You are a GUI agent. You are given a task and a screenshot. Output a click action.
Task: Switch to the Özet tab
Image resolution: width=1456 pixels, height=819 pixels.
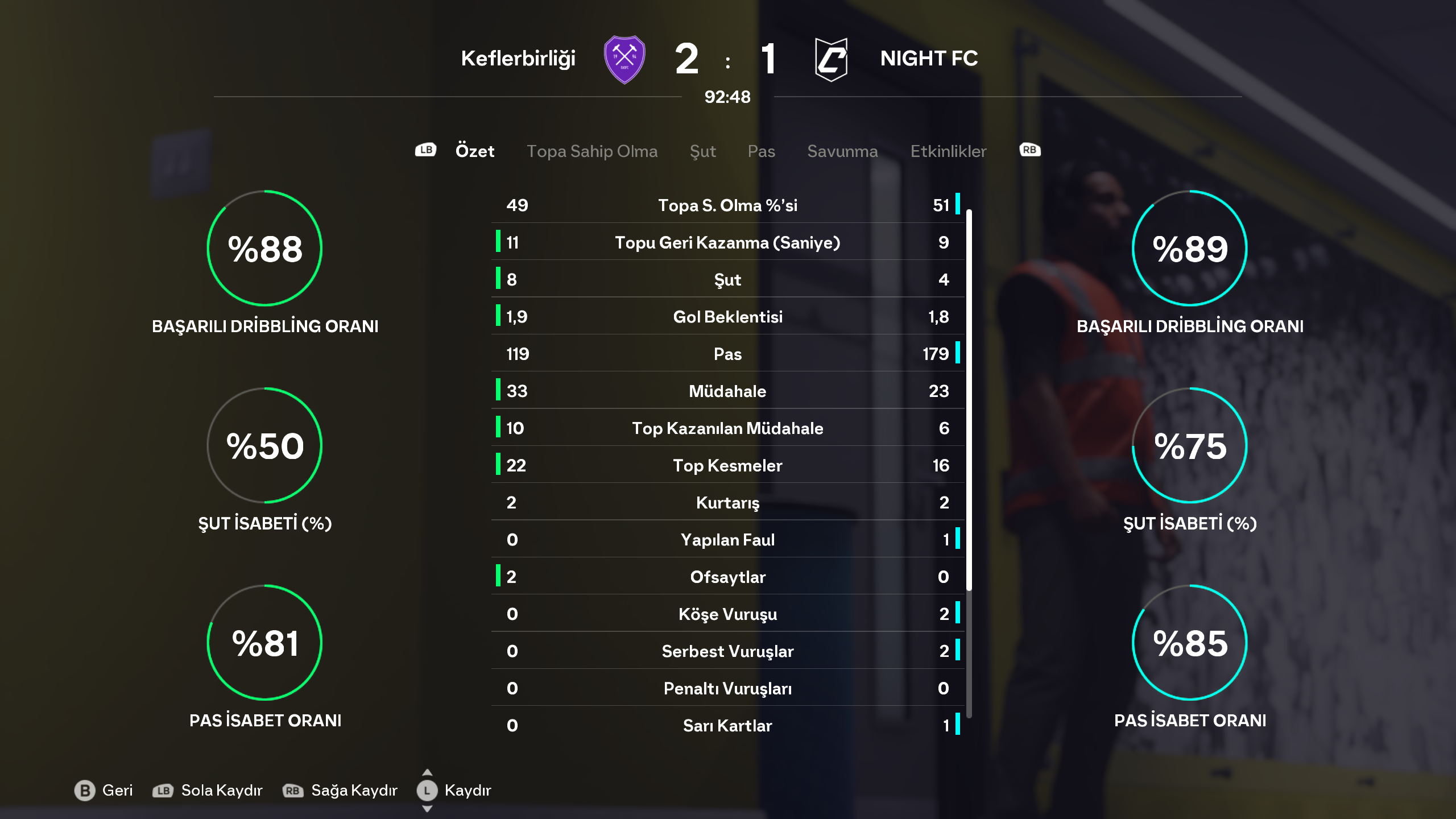click(x=474, y=151)
